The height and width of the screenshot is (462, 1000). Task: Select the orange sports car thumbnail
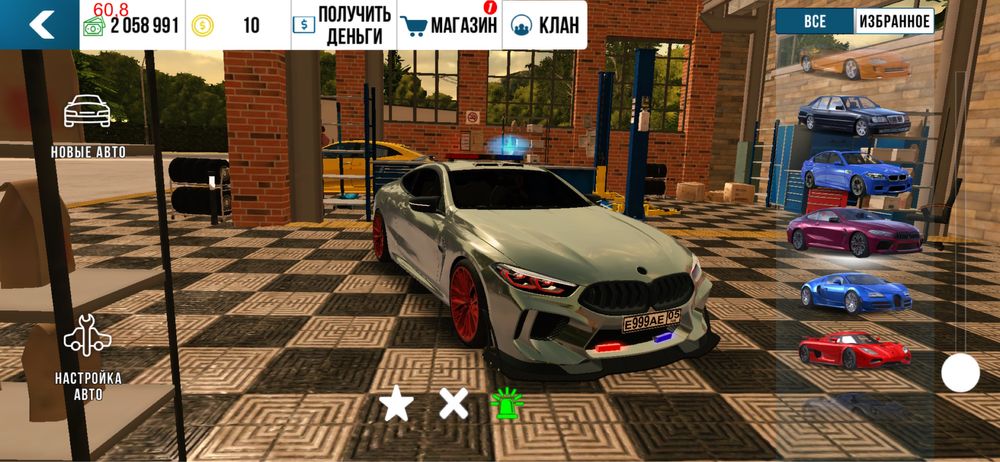[x=854, y=65]
